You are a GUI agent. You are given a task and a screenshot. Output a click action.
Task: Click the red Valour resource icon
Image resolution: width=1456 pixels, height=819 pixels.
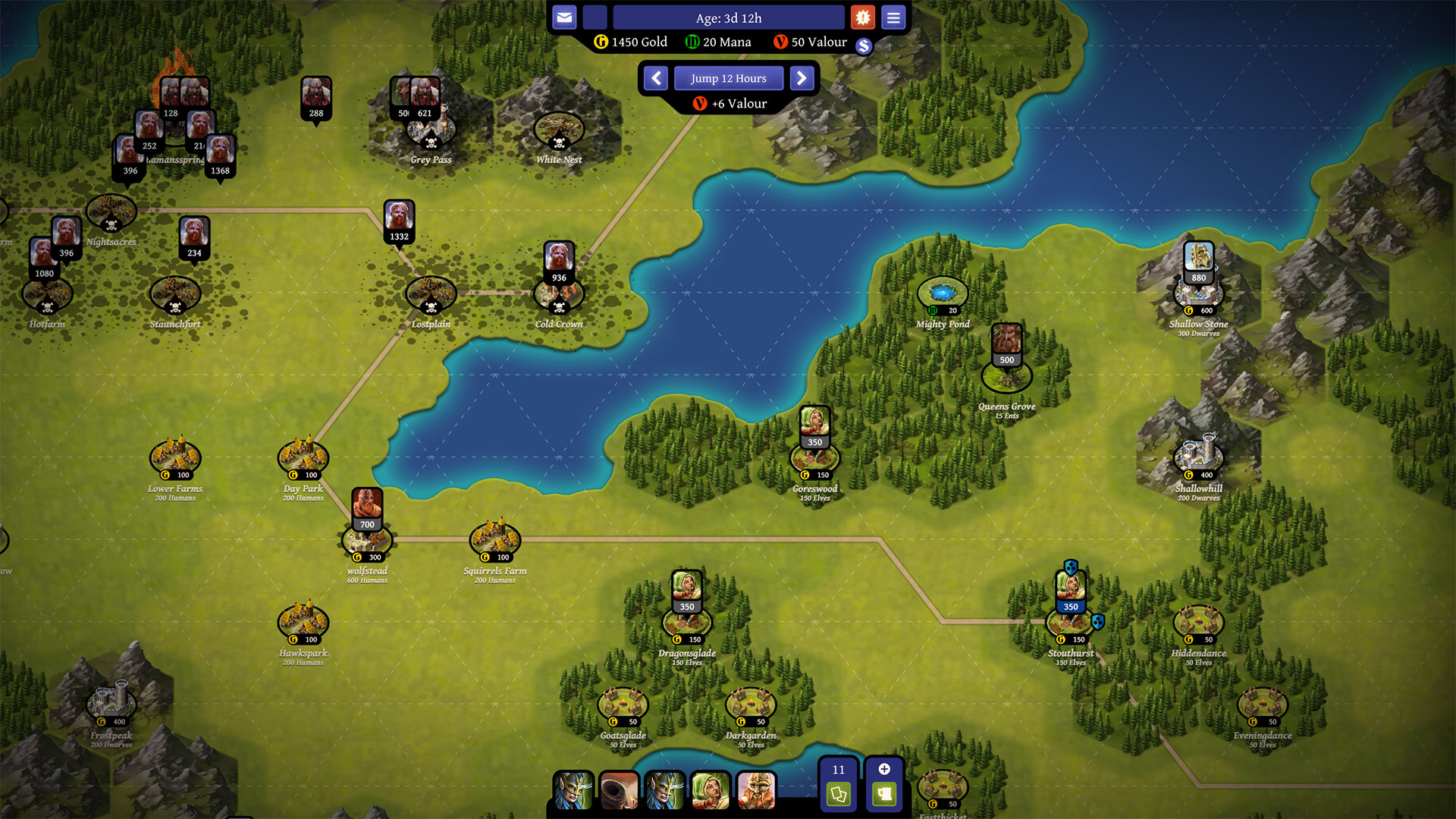point(779,42)
